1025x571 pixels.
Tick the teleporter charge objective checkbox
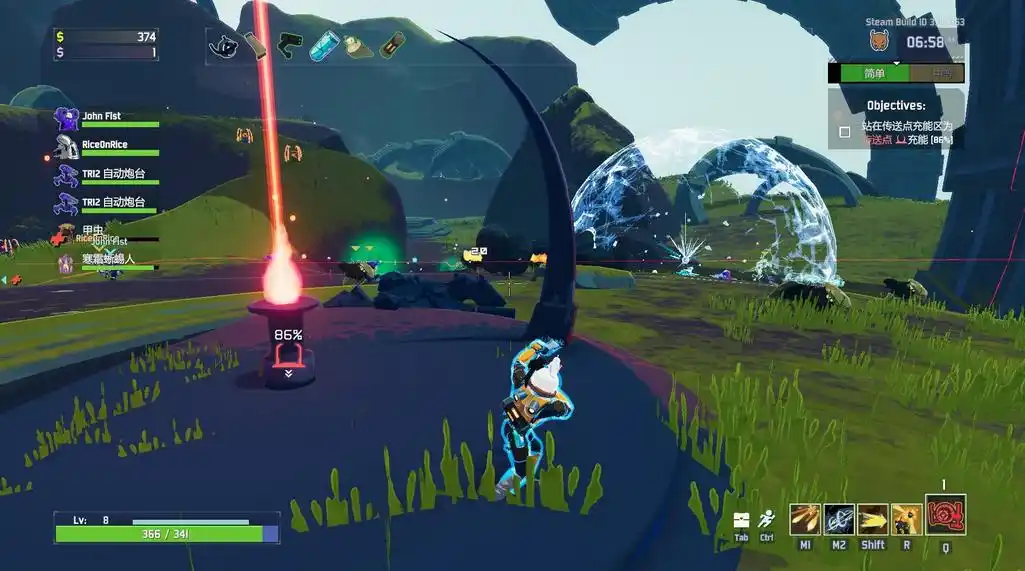pos(845,131)
